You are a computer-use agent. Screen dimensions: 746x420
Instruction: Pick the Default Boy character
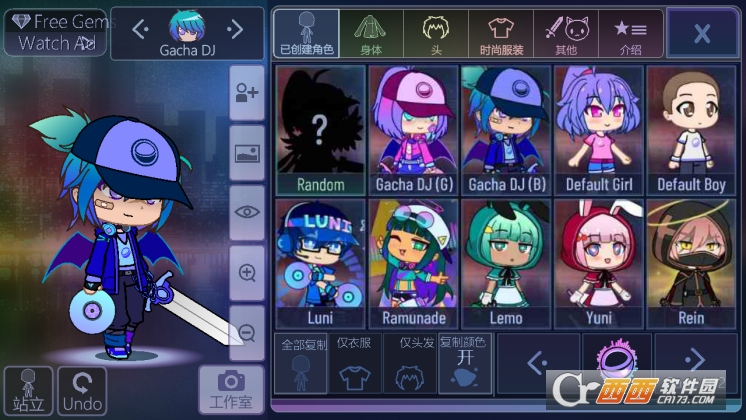691,130
